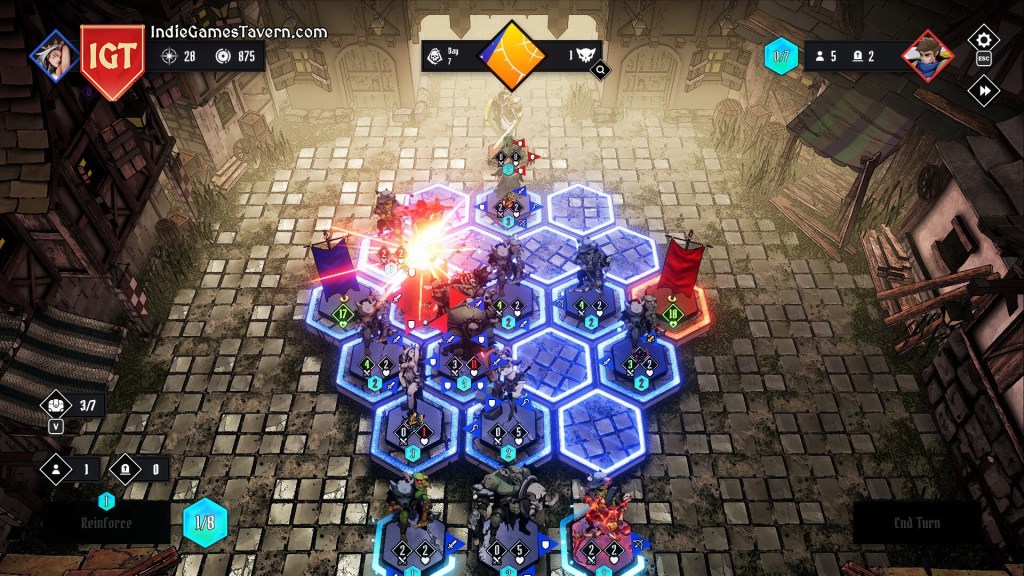The image size is (1024, 576).
Task: Inspect the opponent hero portrait
Action: [927, 55]
